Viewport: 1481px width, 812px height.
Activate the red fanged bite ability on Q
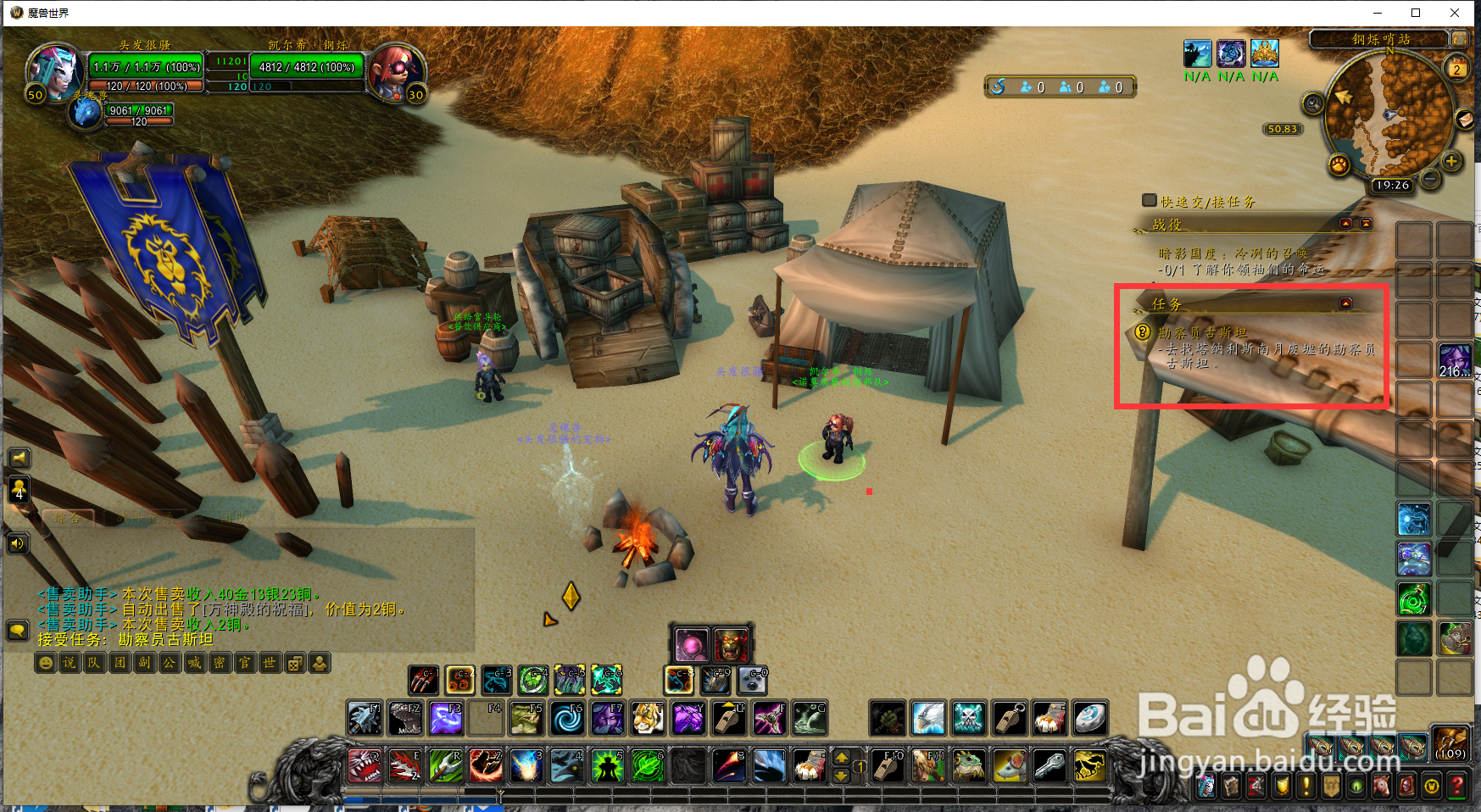tap(364, 765)
